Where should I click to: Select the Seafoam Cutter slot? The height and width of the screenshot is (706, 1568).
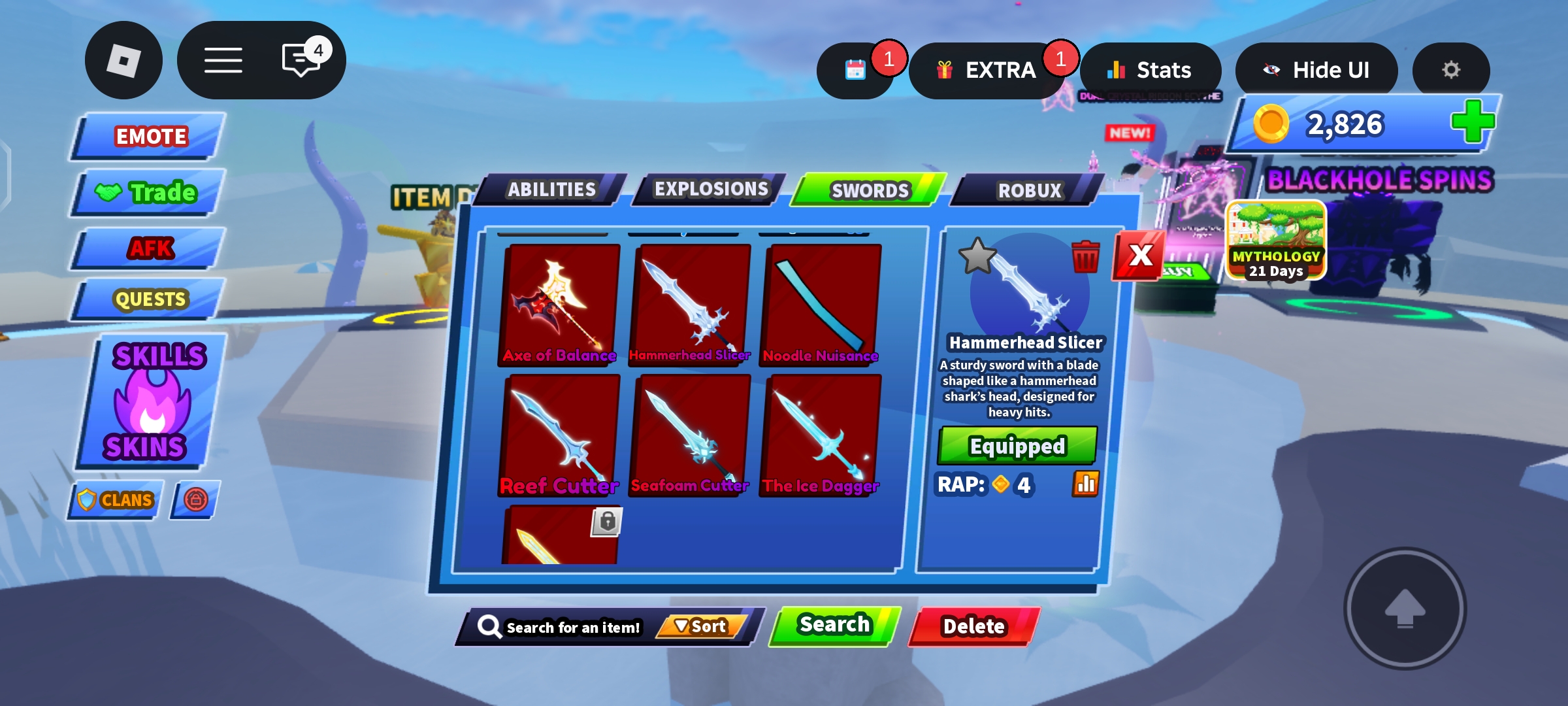coord(690,435)
